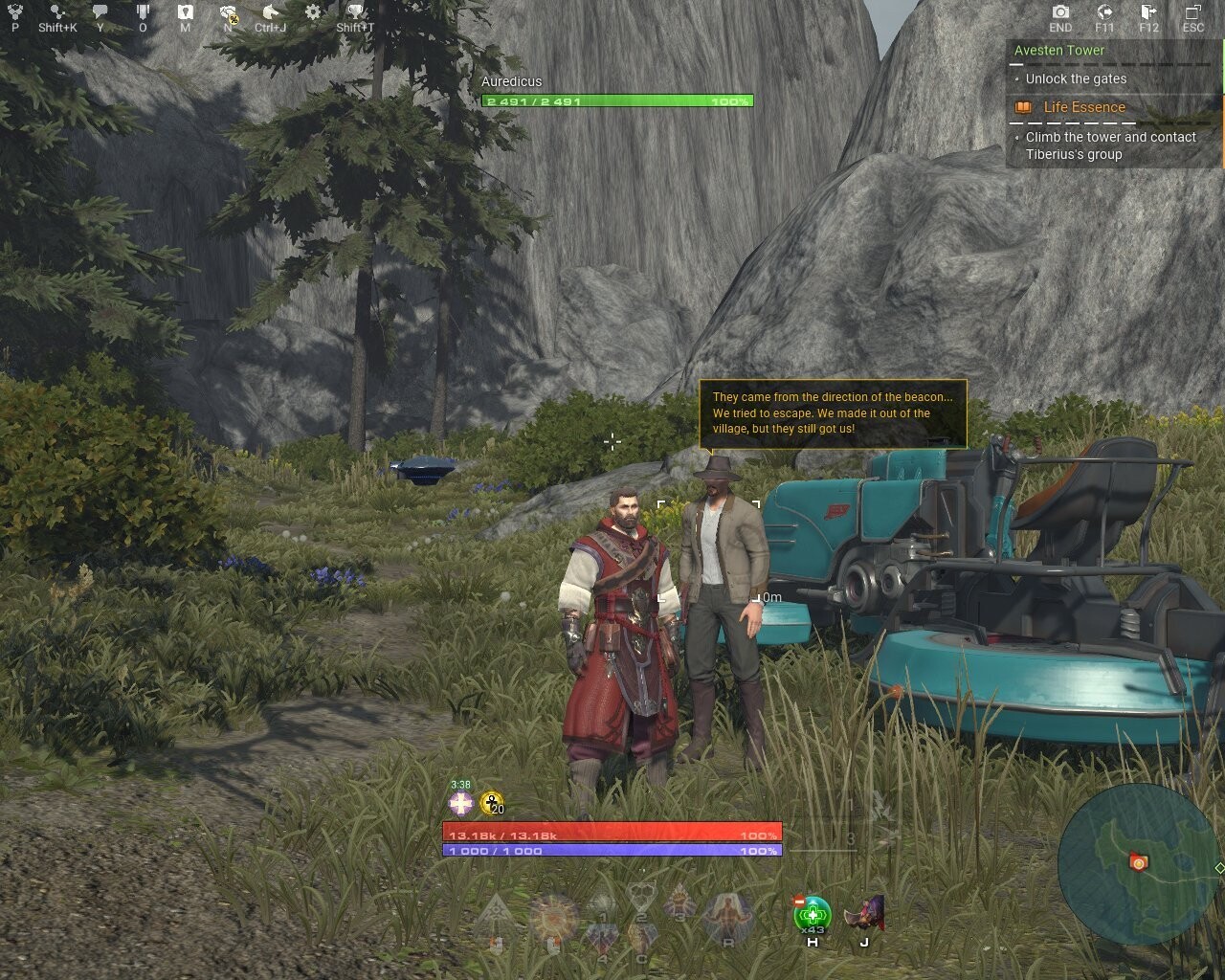Open the skill tree icon labeled Shift+K
The height and width of the screenshot is (980, 1225).
point(57,13)
